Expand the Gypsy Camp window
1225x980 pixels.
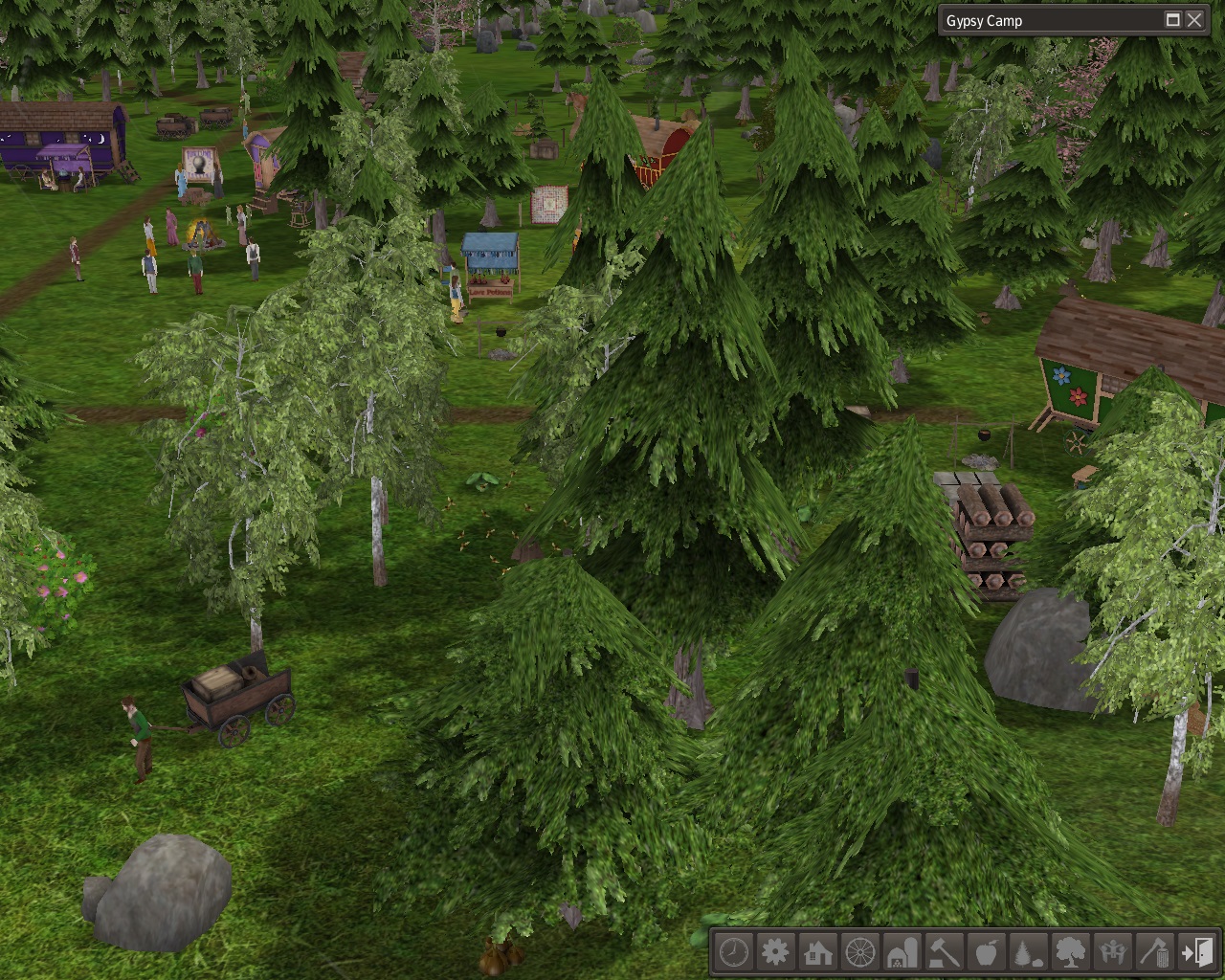(x=1173, y=20)
